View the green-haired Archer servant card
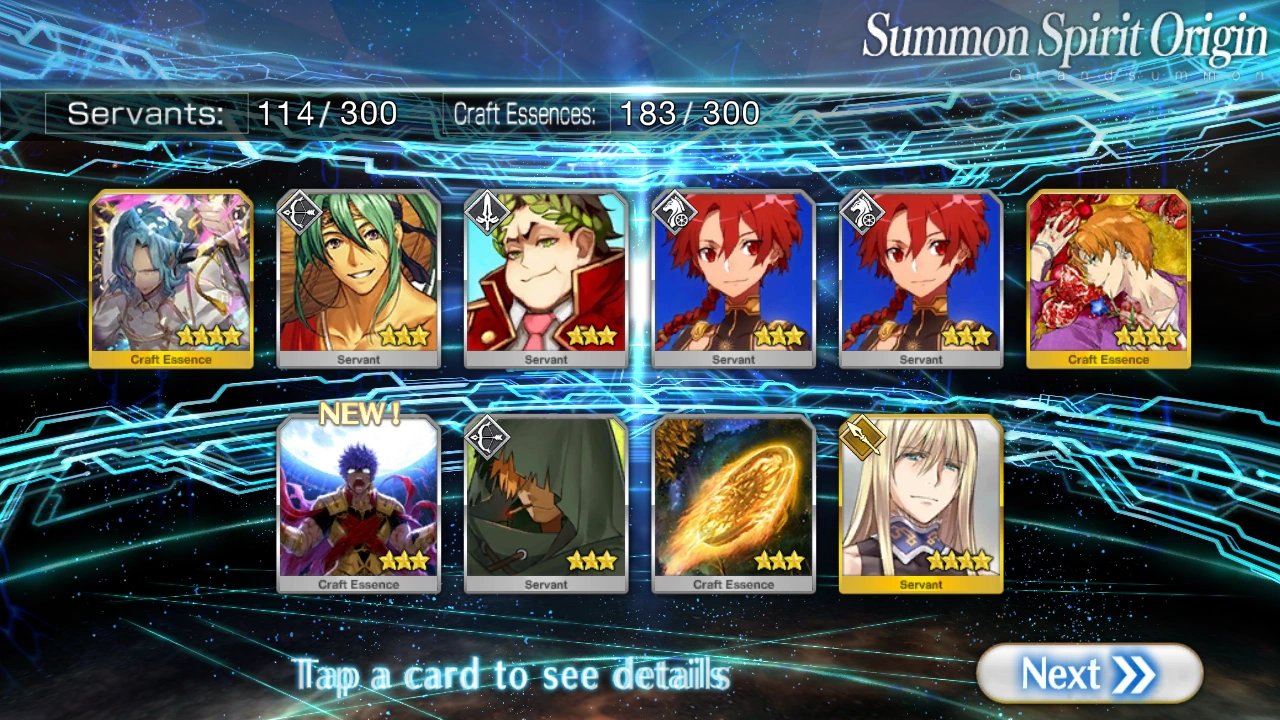This screenshot has width=1280, height=720. coord(358,275)
